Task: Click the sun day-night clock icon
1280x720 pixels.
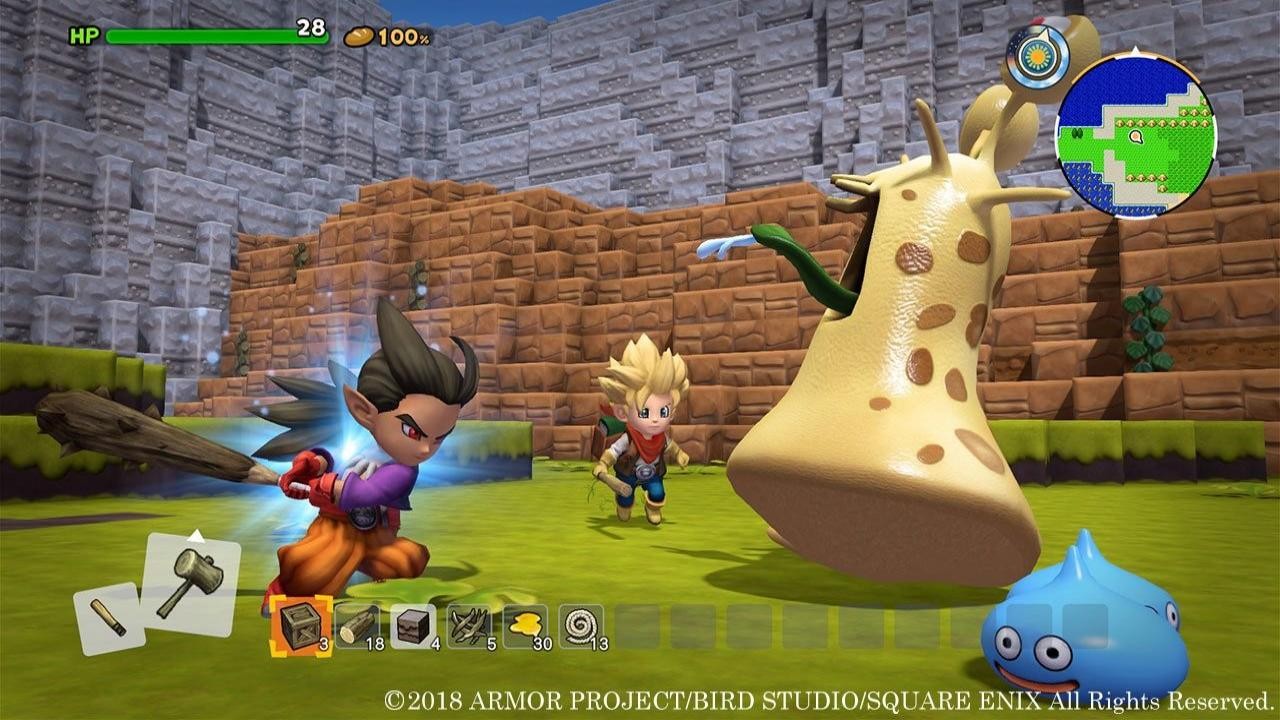Action: pos(1037,55)
